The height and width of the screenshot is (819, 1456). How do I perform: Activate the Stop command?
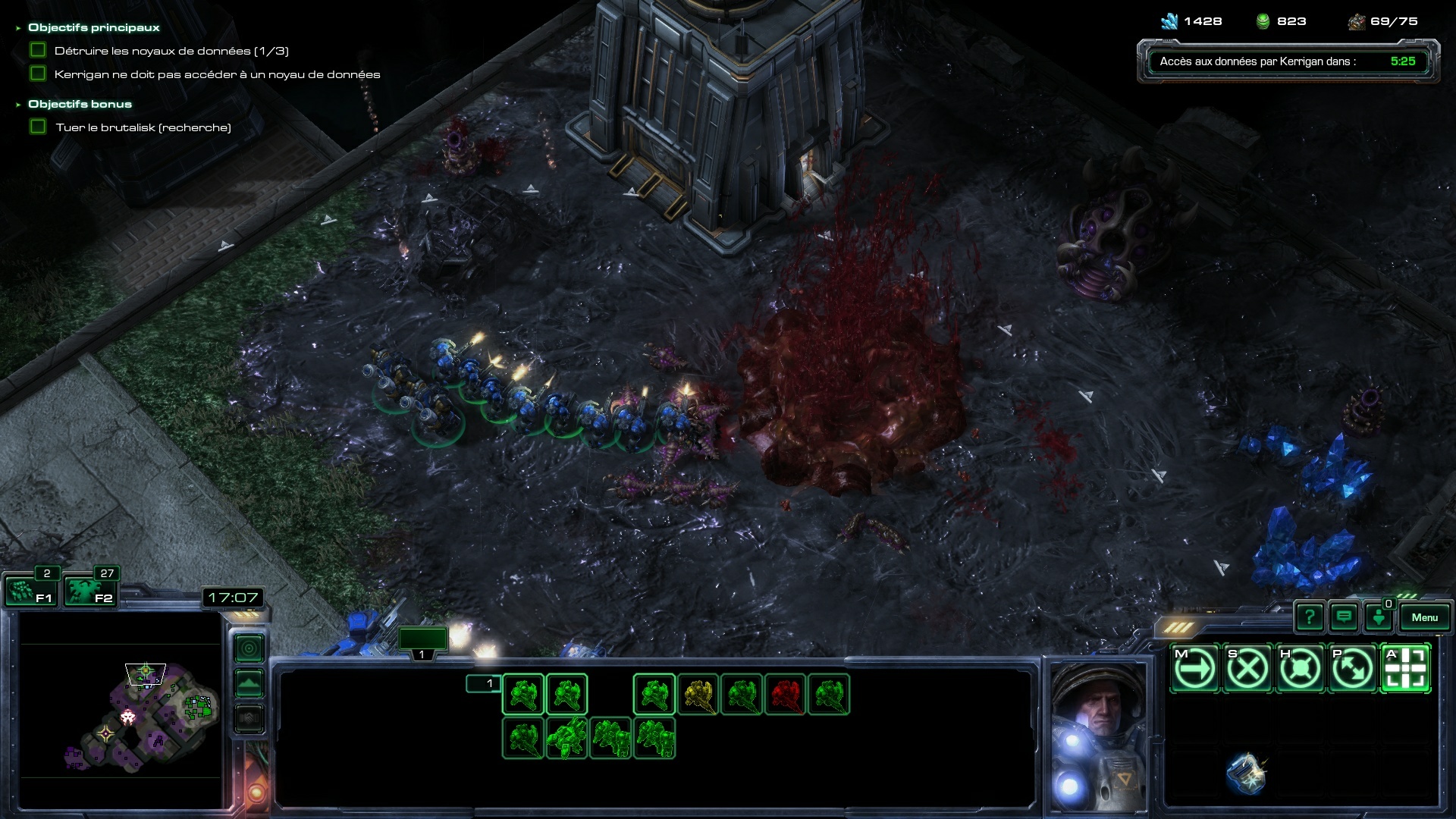(x=1247, y=669)
